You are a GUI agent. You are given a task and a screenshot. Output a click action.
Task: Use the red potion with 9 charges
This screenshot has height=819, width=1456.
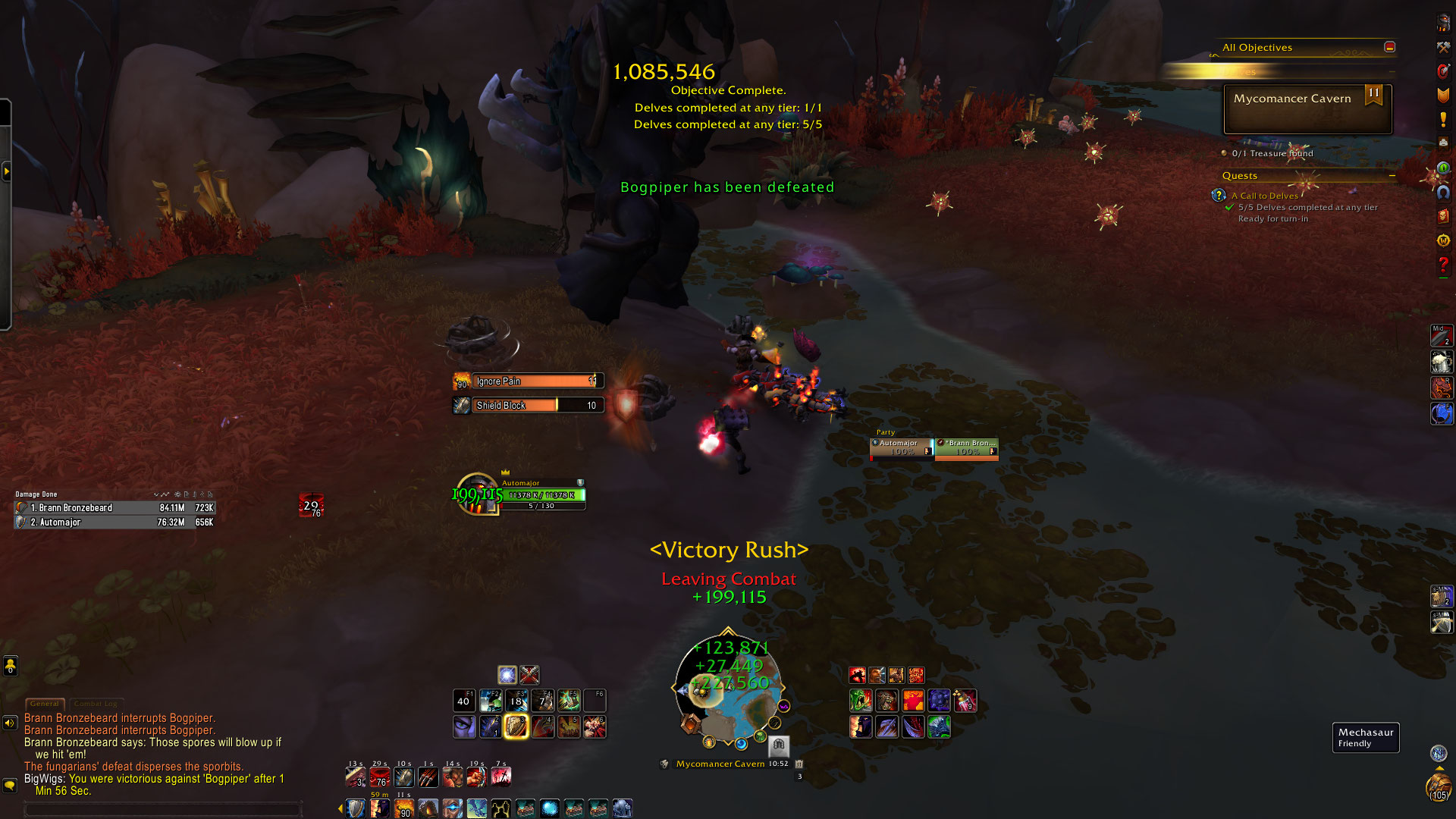point(965,701)
